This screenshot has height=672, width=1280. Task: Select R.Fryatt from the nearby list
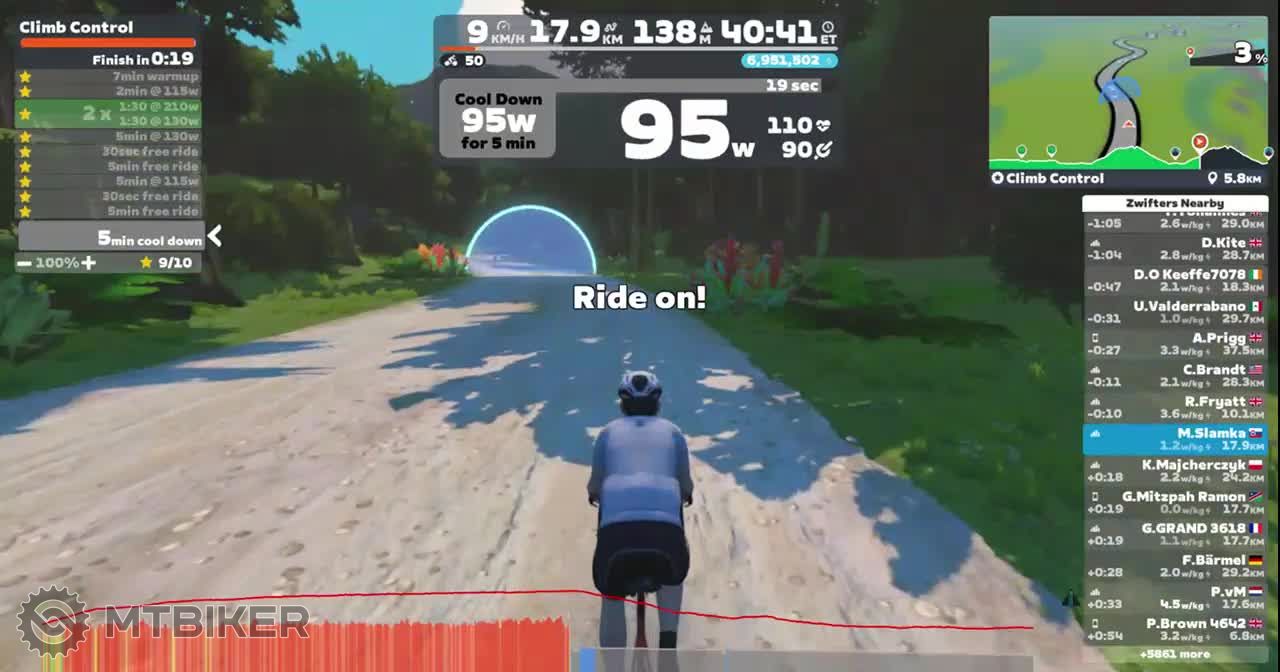pos(1175,407)
